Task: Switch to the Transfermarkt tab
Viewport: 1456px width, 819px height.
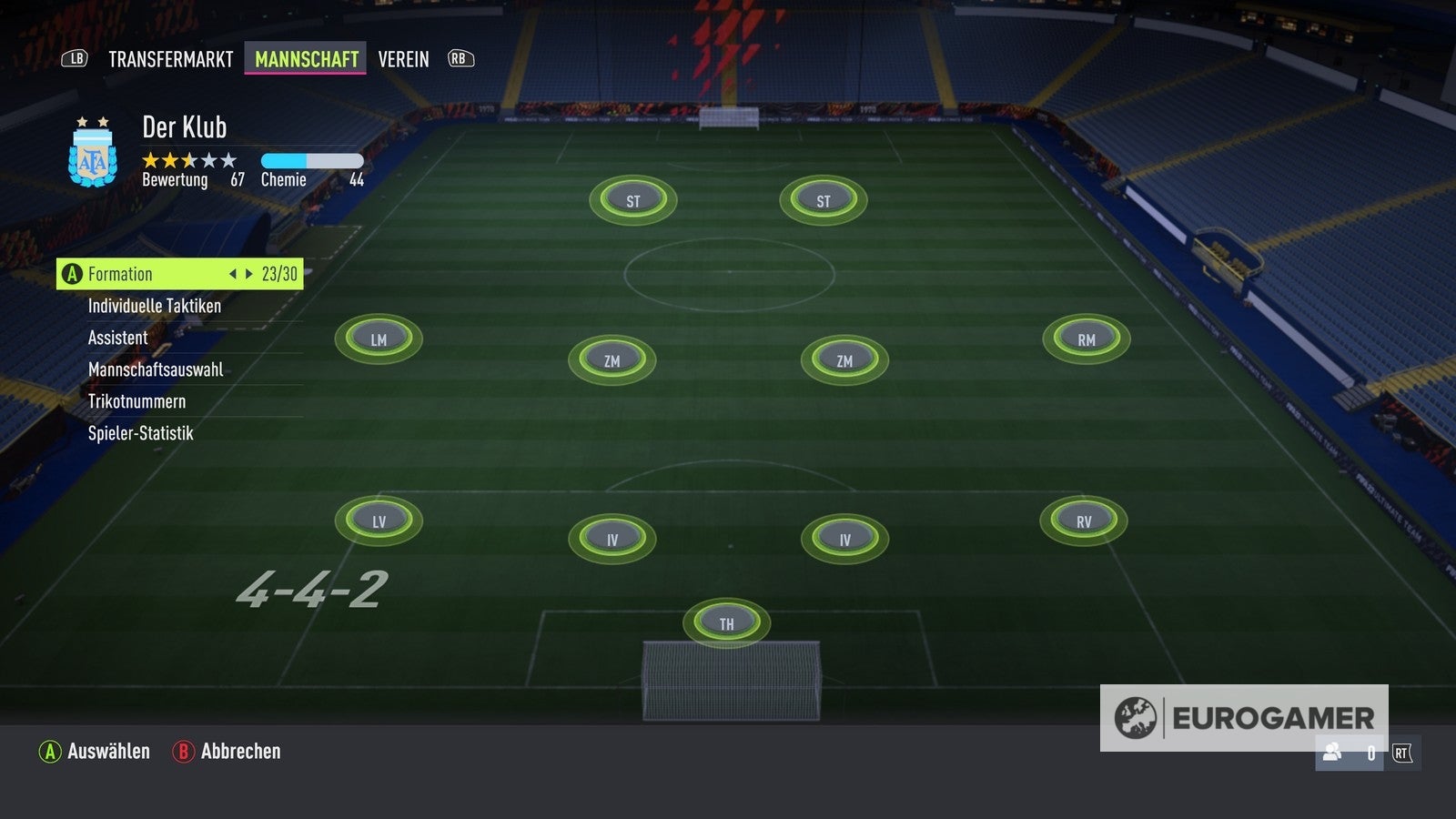Action: tap(170, 59)
